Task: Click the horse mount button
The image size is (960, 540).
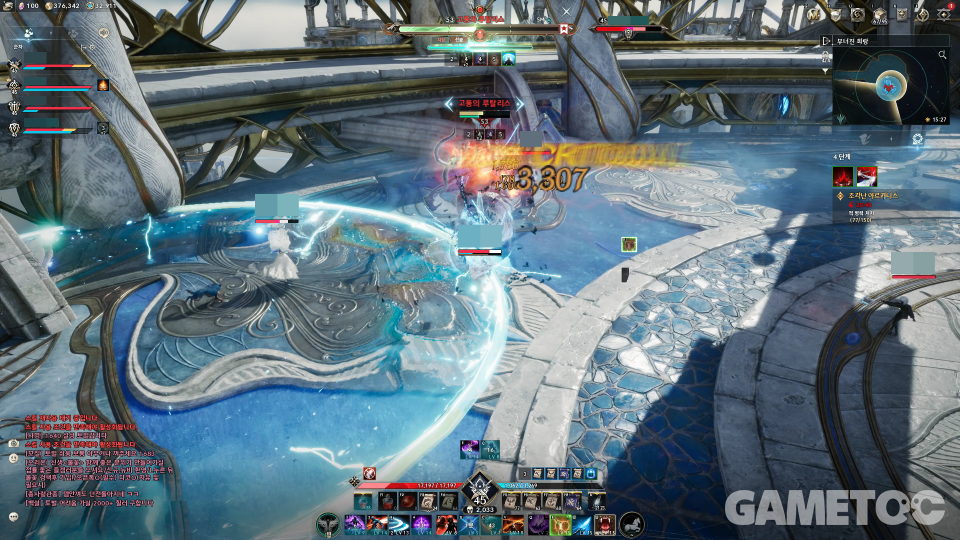Action: (632, 523)
